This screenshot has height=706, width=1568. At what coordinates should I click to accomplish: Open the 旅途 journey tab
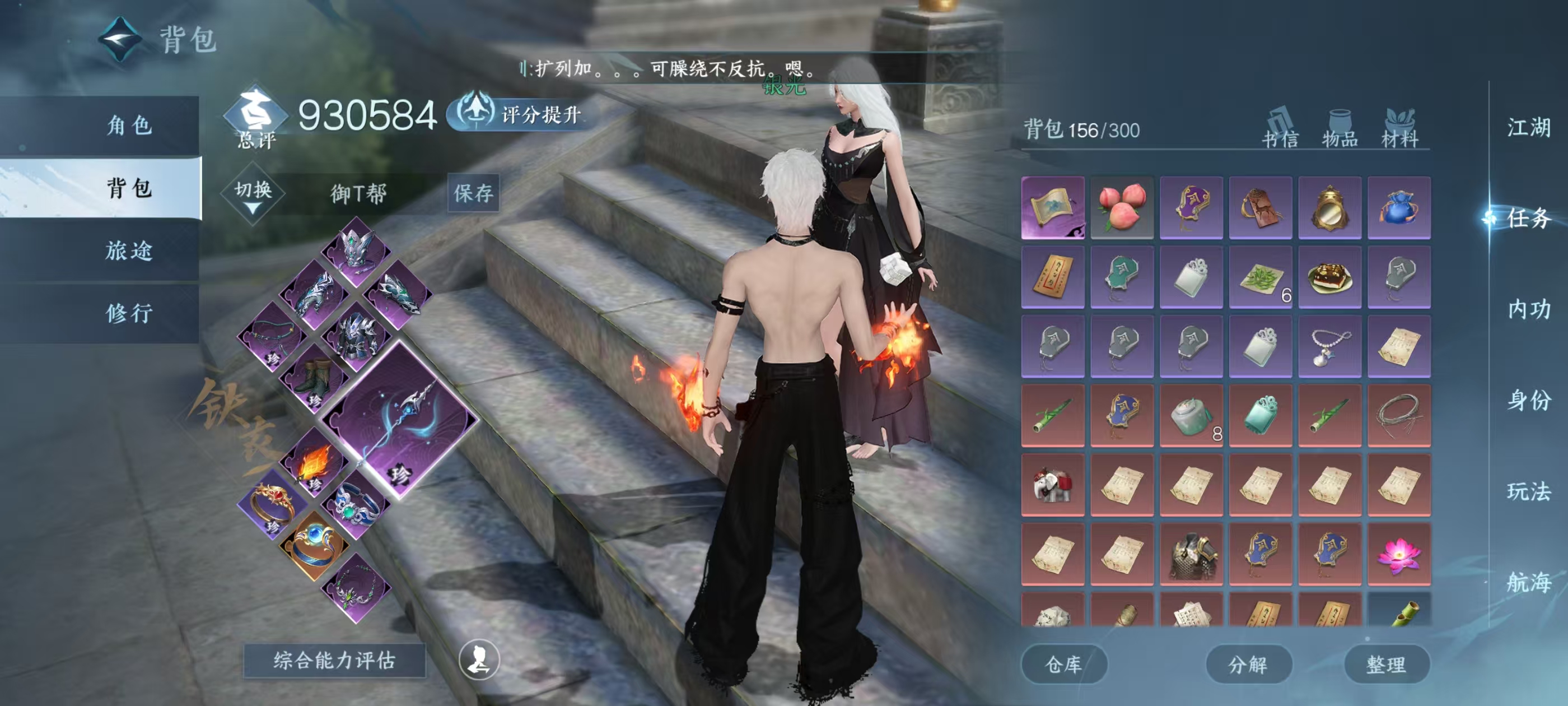pos(129,251)
